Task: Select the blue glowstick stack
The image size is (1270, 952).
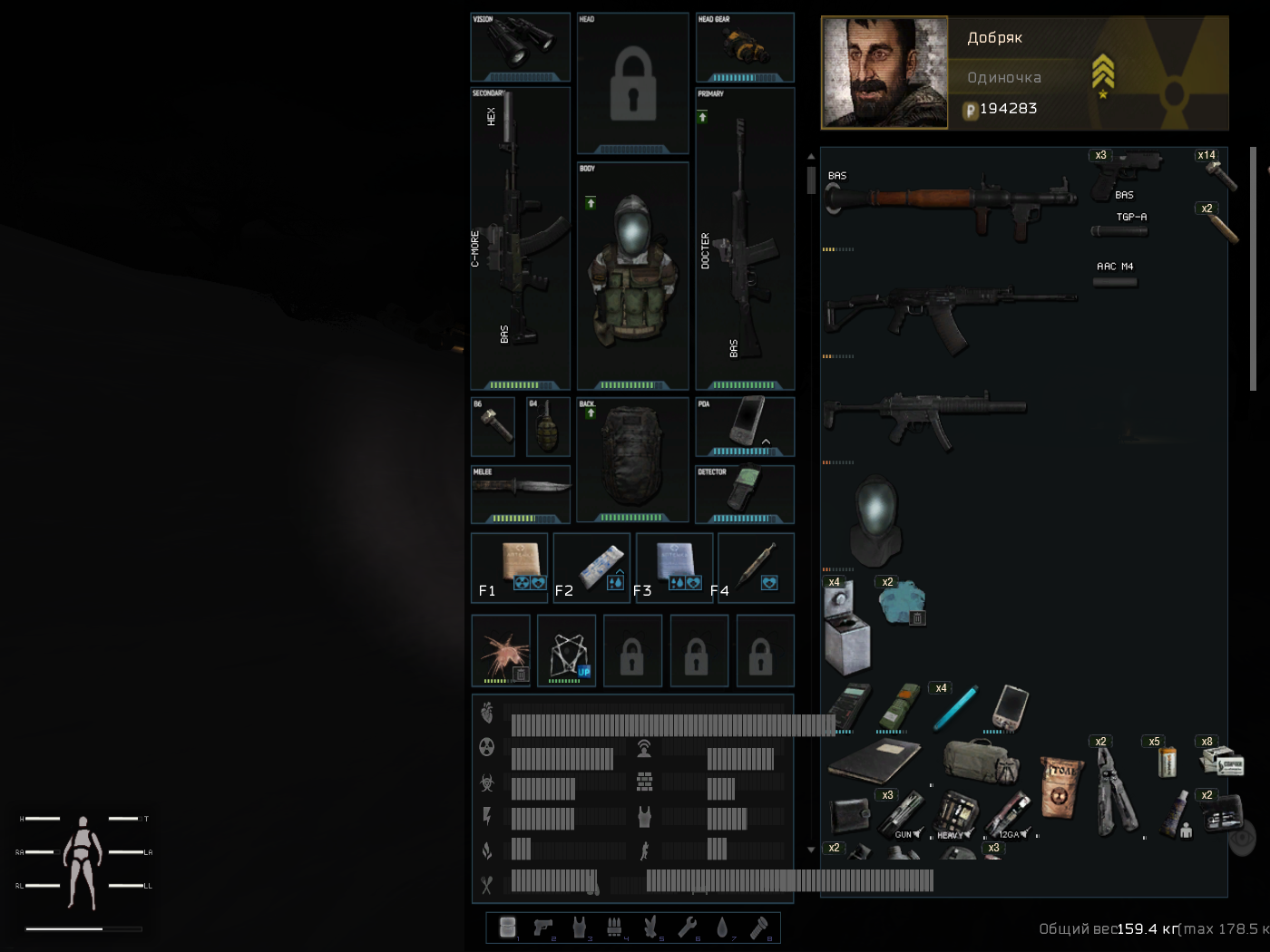Action: point(955,709)
